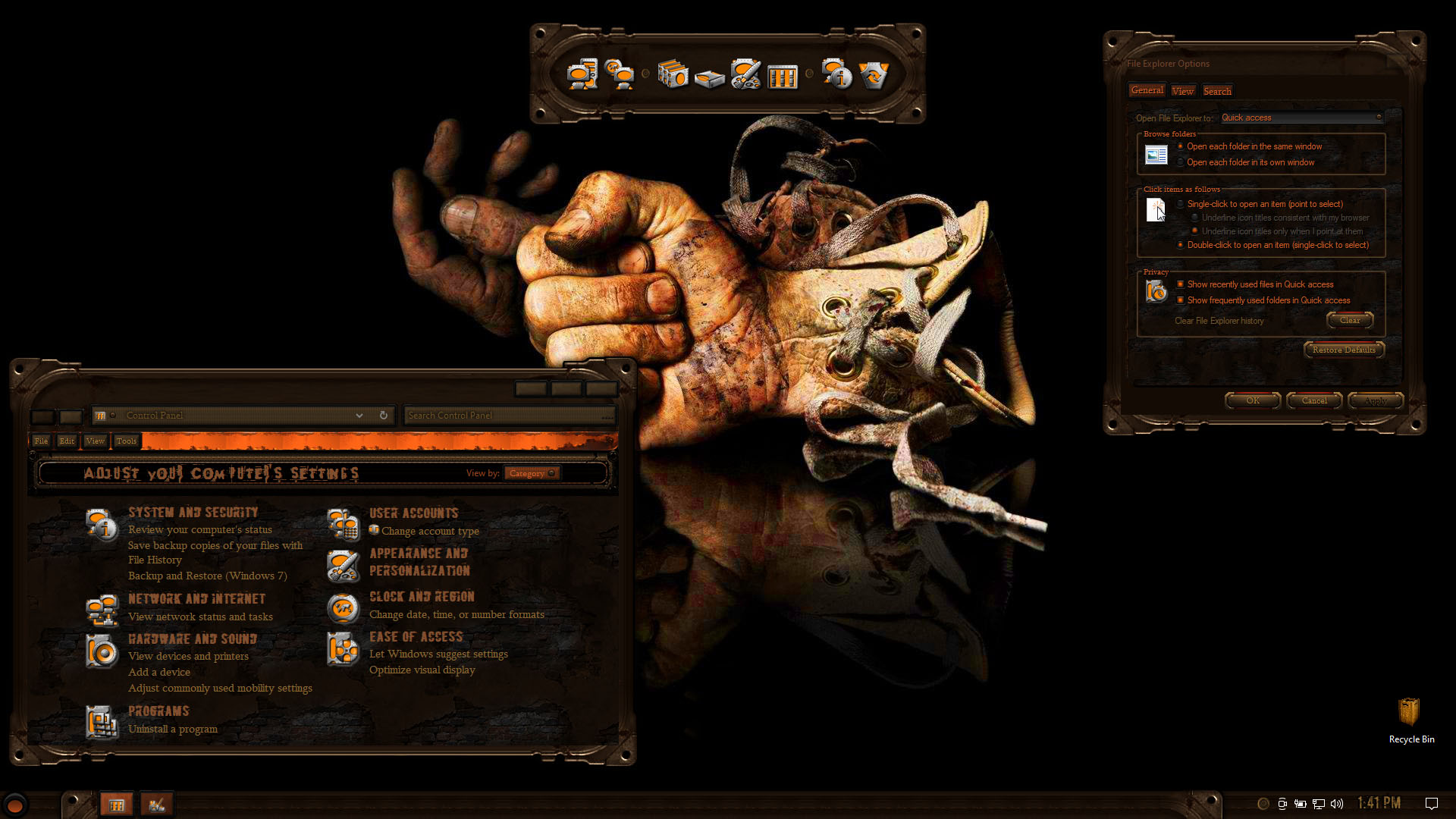
Task: Open the Quick access dropdown
Action: click(1301, 118)
